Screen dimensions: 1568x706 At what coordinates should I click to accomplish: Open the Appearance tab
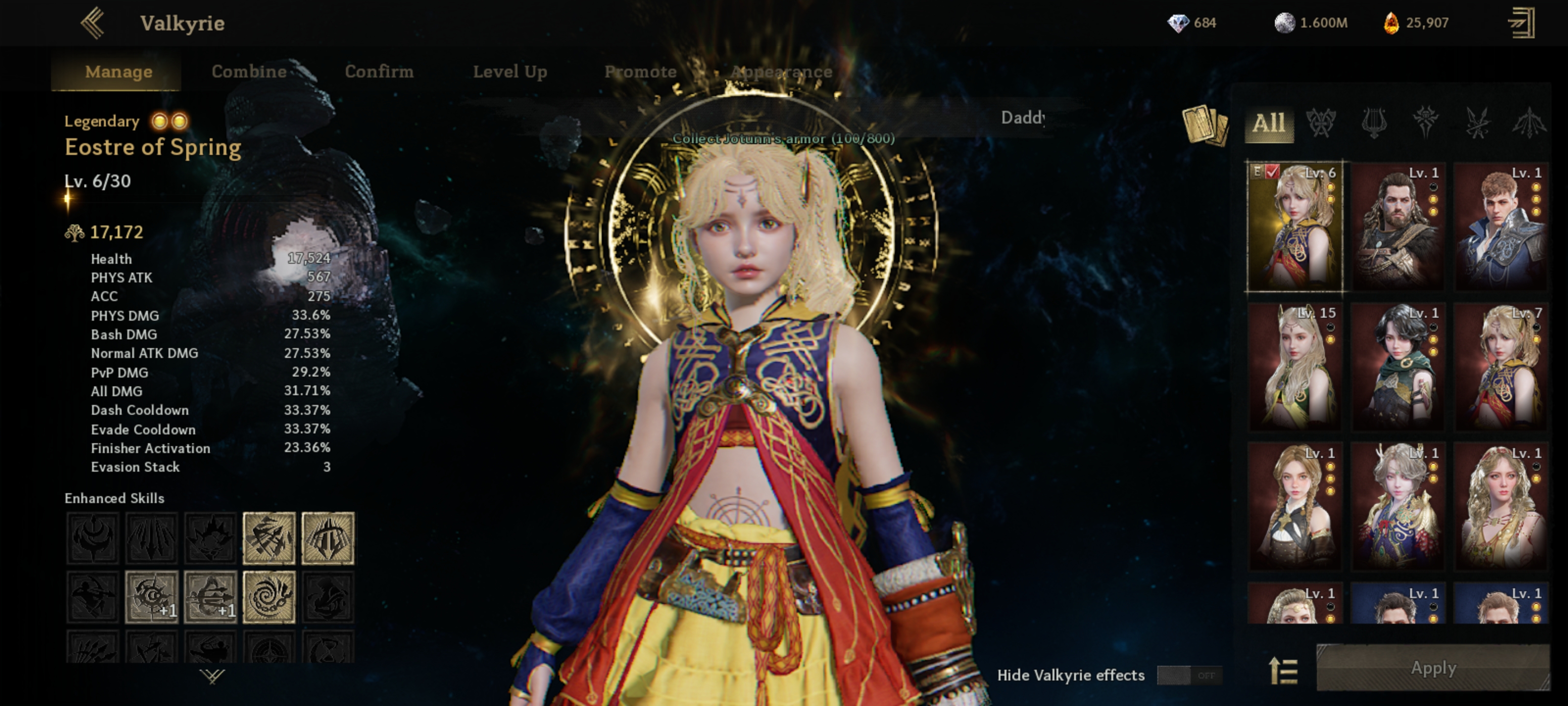click(x=781, y=71)
